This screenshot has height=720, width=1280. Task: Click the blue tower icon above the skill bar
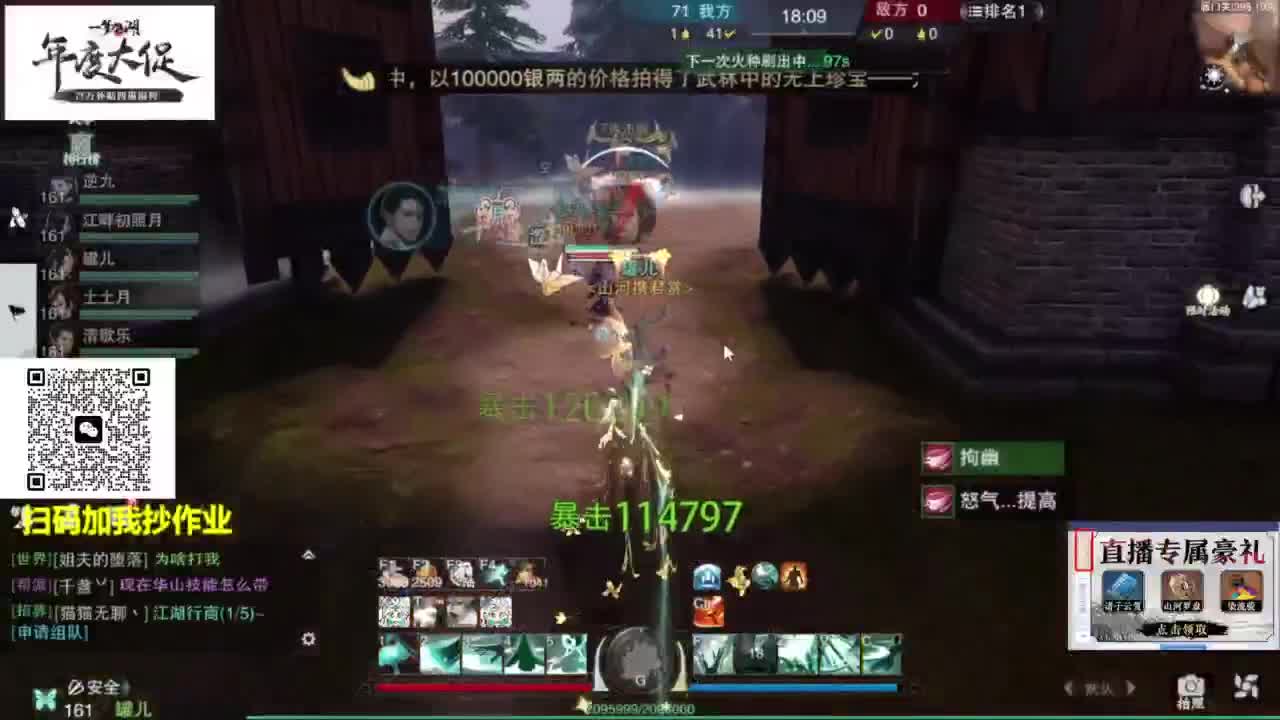click(707, 577)
